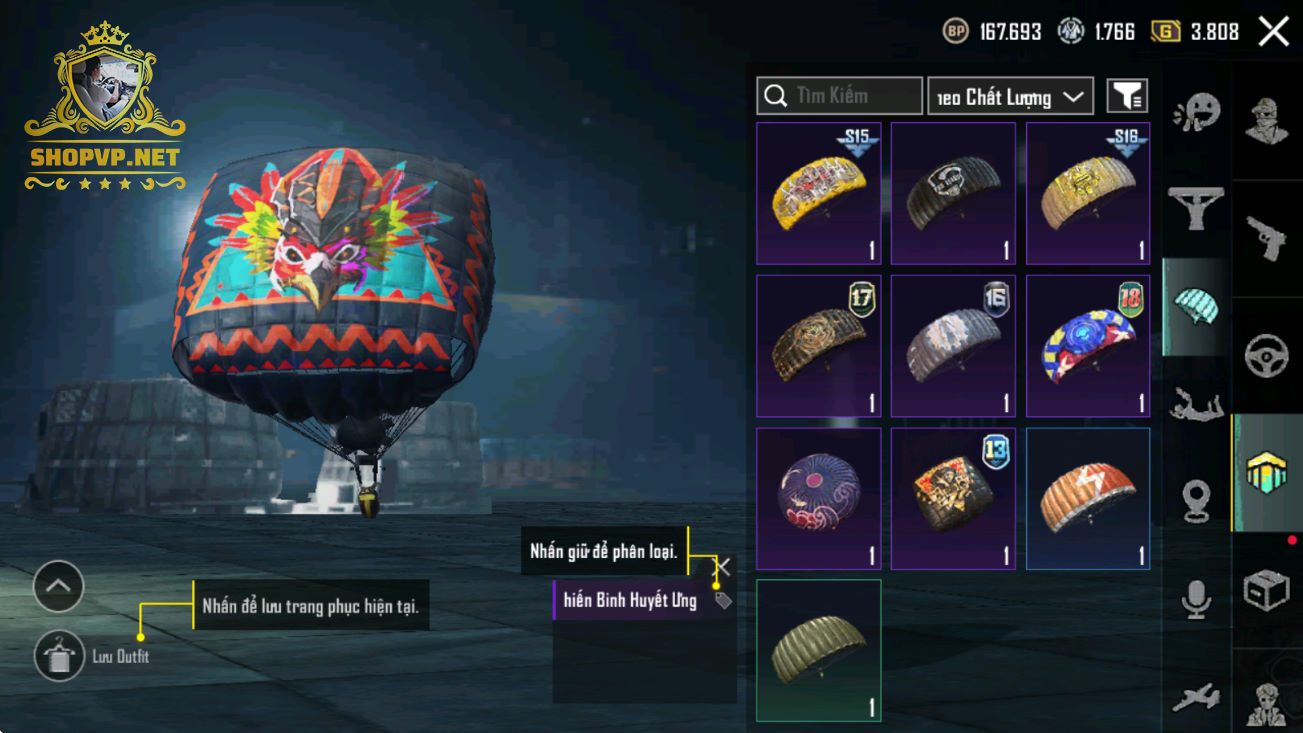Select the yellow S15 parachute
The image size is (1303, 733).
[x=818, y=193]
